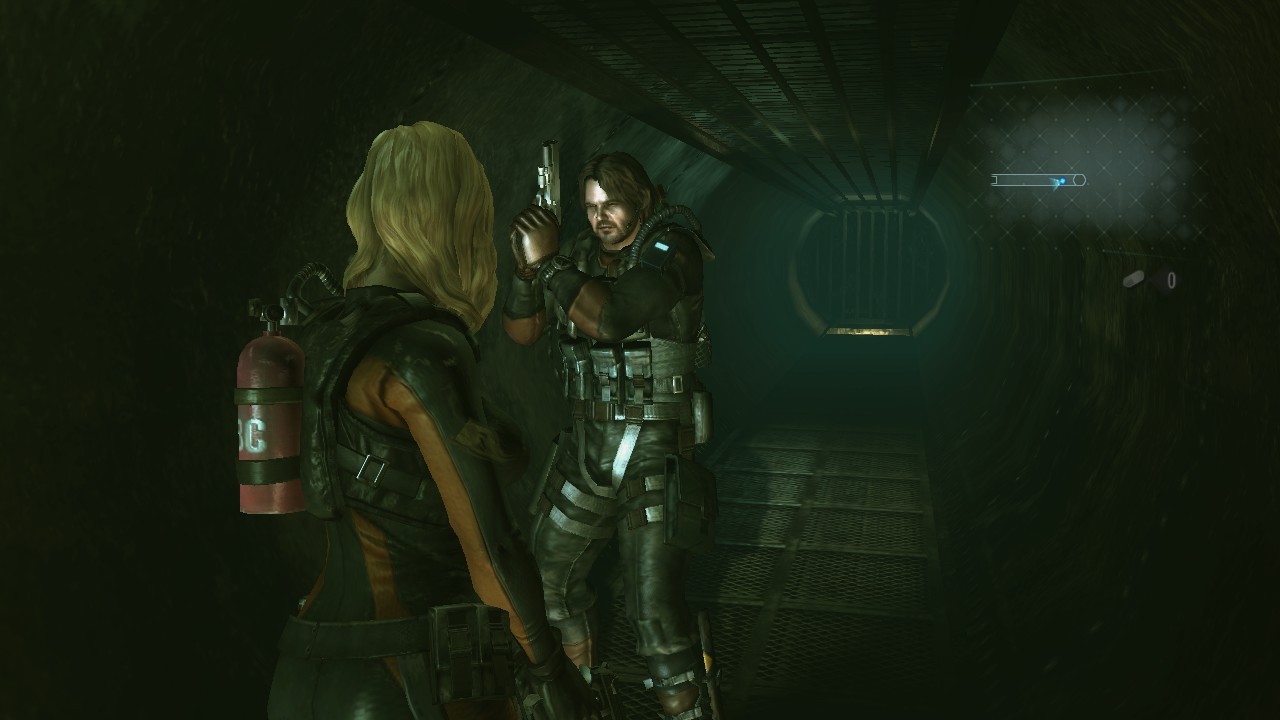Click the sub-weapon icon showing zero count
The image size is (1280, 720).
click(x=1135, y=278)
